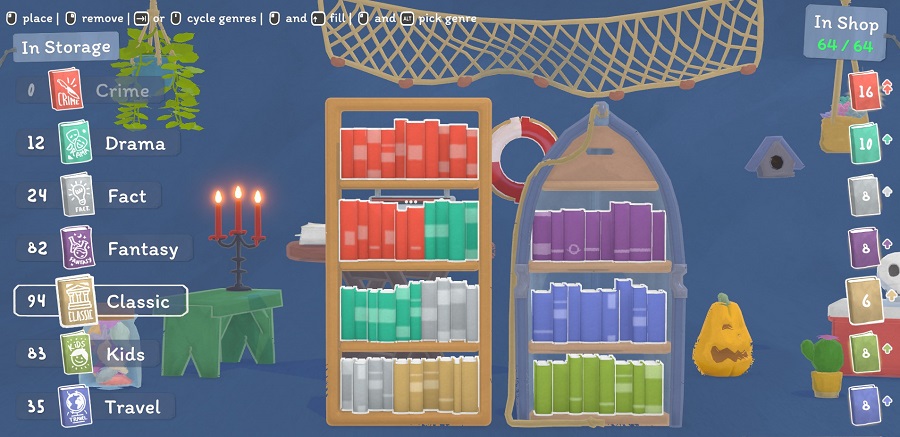Click the light green Kids book in shop

click(x=865, y=352)
